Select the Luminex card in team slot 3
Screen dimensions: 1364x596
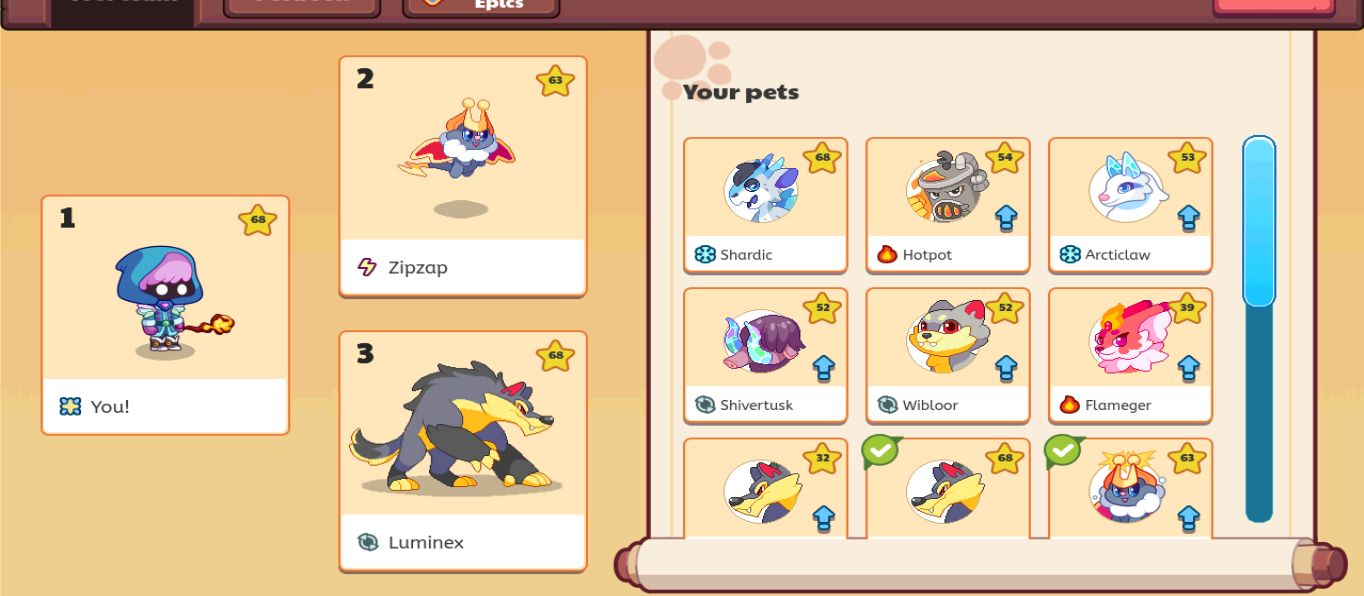[462, 450]
